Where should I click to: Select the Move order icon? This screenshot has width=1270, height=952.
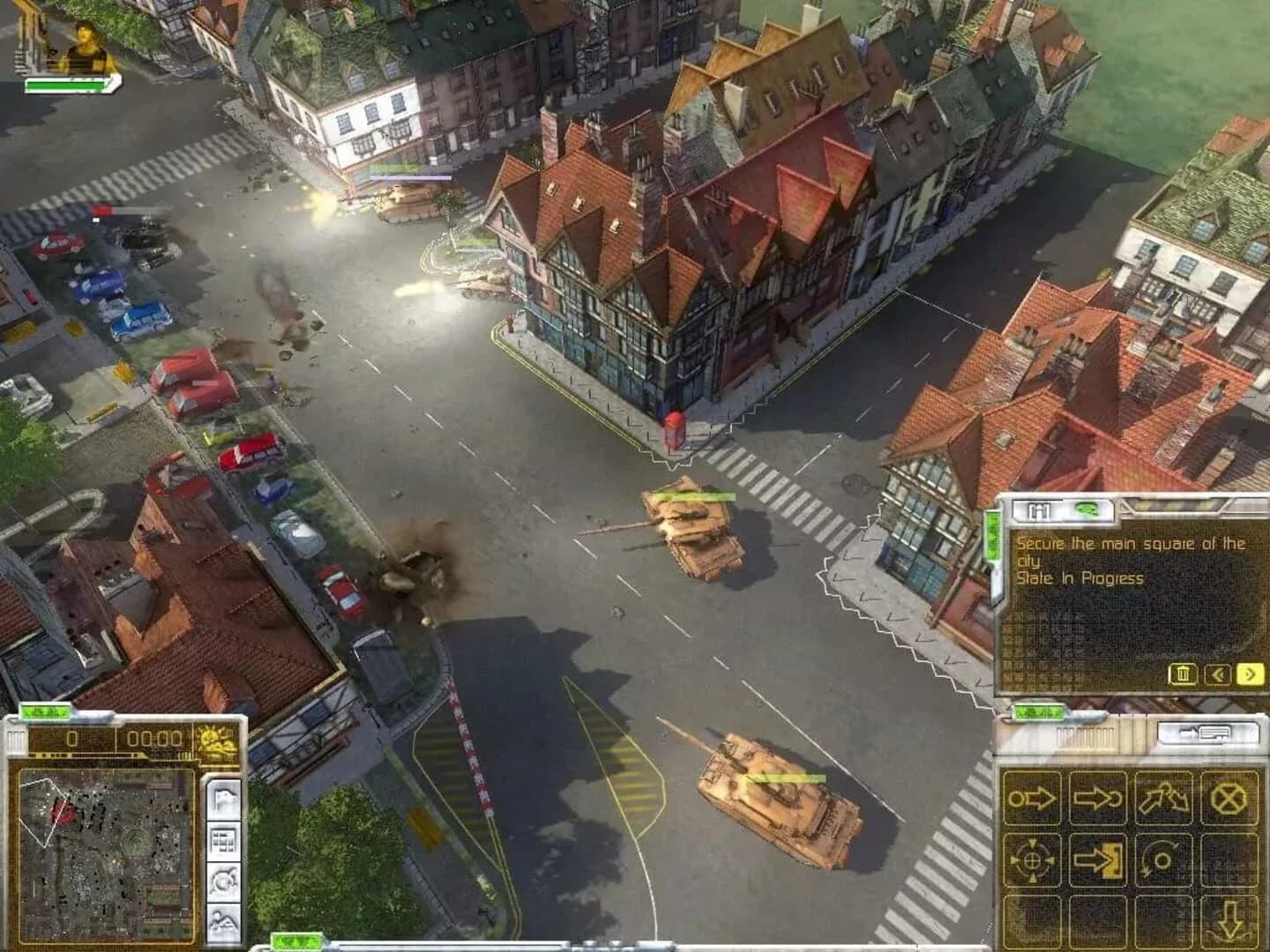pos(1034,798)
